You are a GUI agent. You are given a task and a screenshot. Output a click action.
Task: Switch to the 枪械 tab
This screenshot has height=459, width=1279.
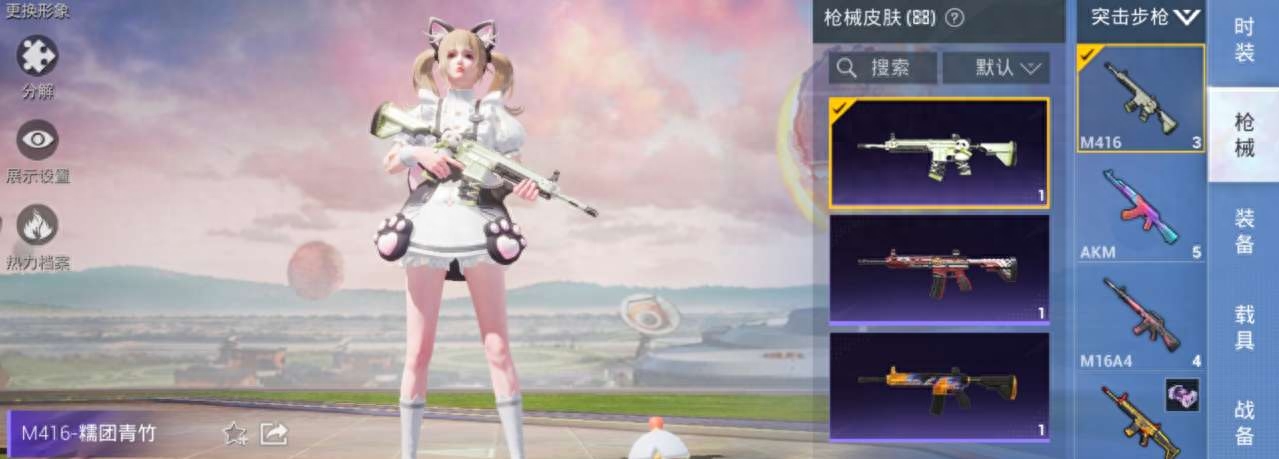tap(1244, 135)
